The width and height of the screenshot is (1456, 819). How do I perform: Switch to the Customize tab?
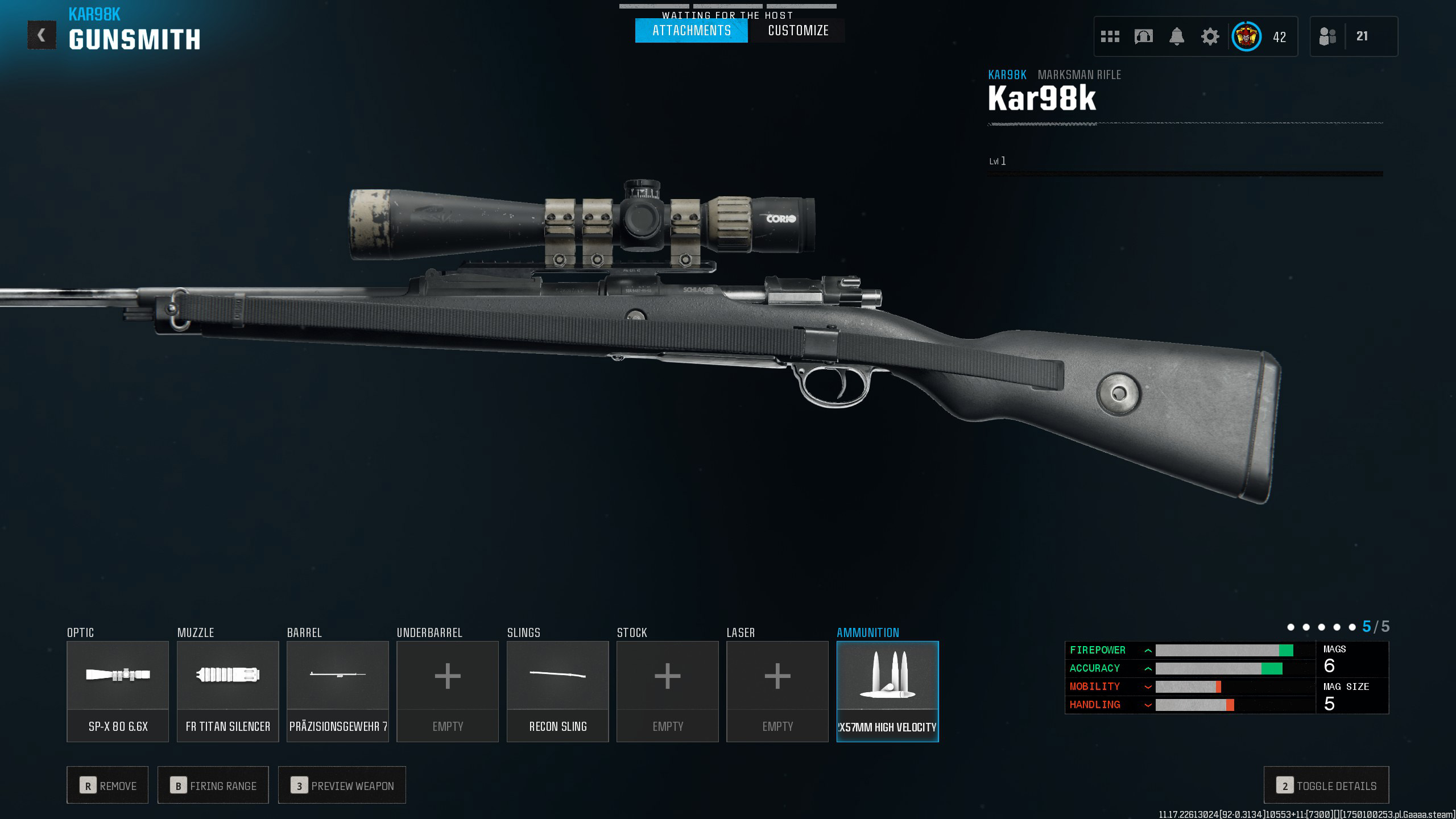coord(798,31)
